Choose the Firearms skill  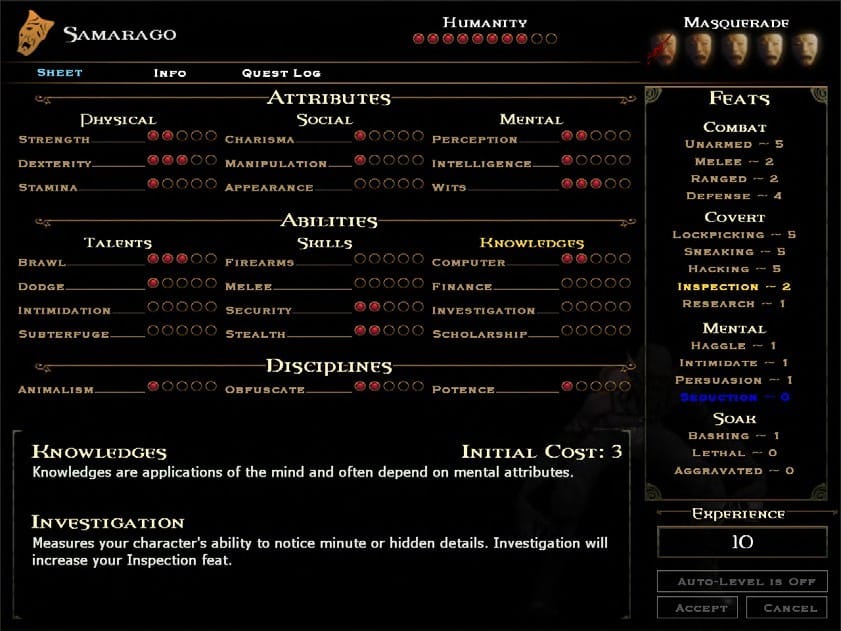[x=260, y=263]
